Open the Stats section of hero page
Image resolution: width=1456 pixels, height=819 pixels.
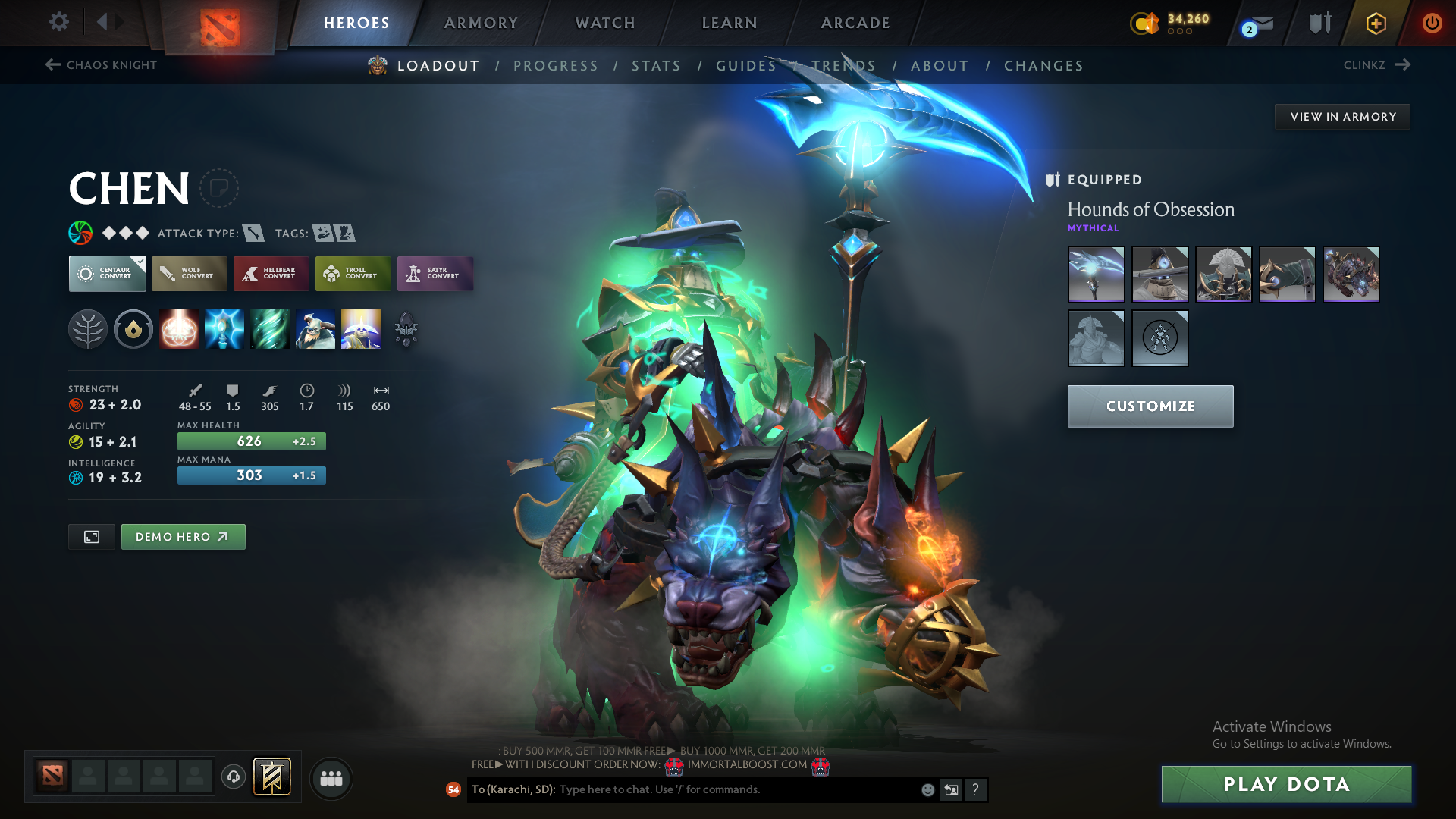(656, 66)
